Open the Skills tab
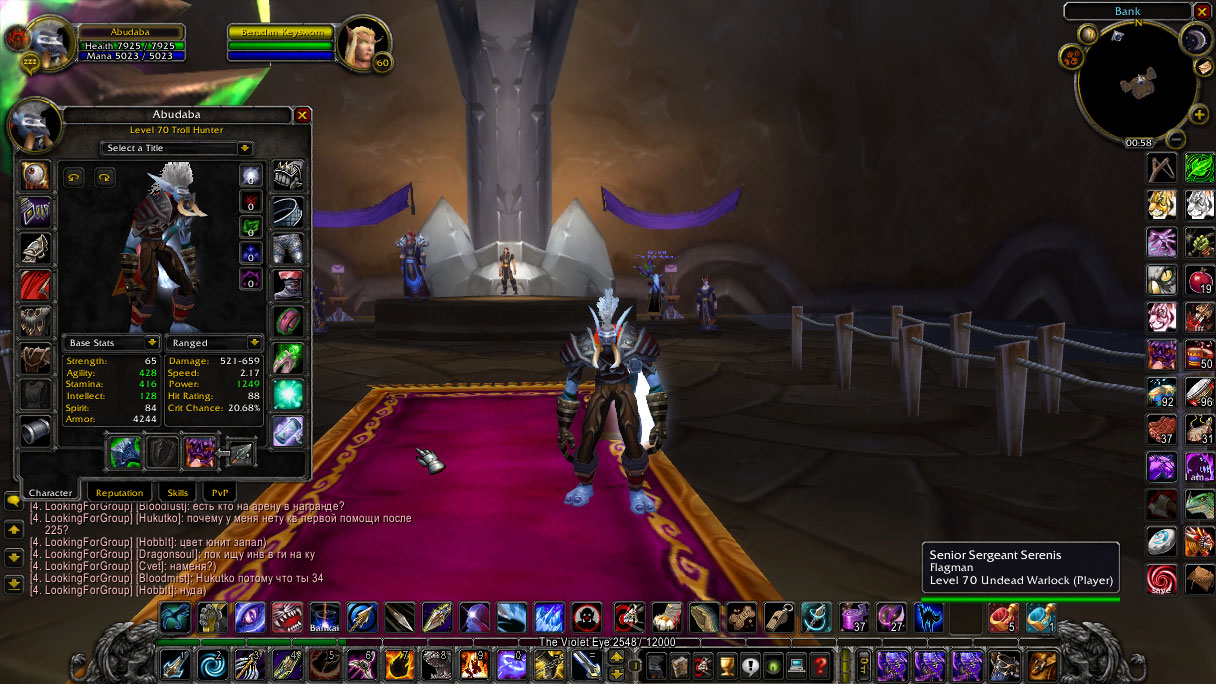Screen dimensions: 1216x684 pos(177,492)
